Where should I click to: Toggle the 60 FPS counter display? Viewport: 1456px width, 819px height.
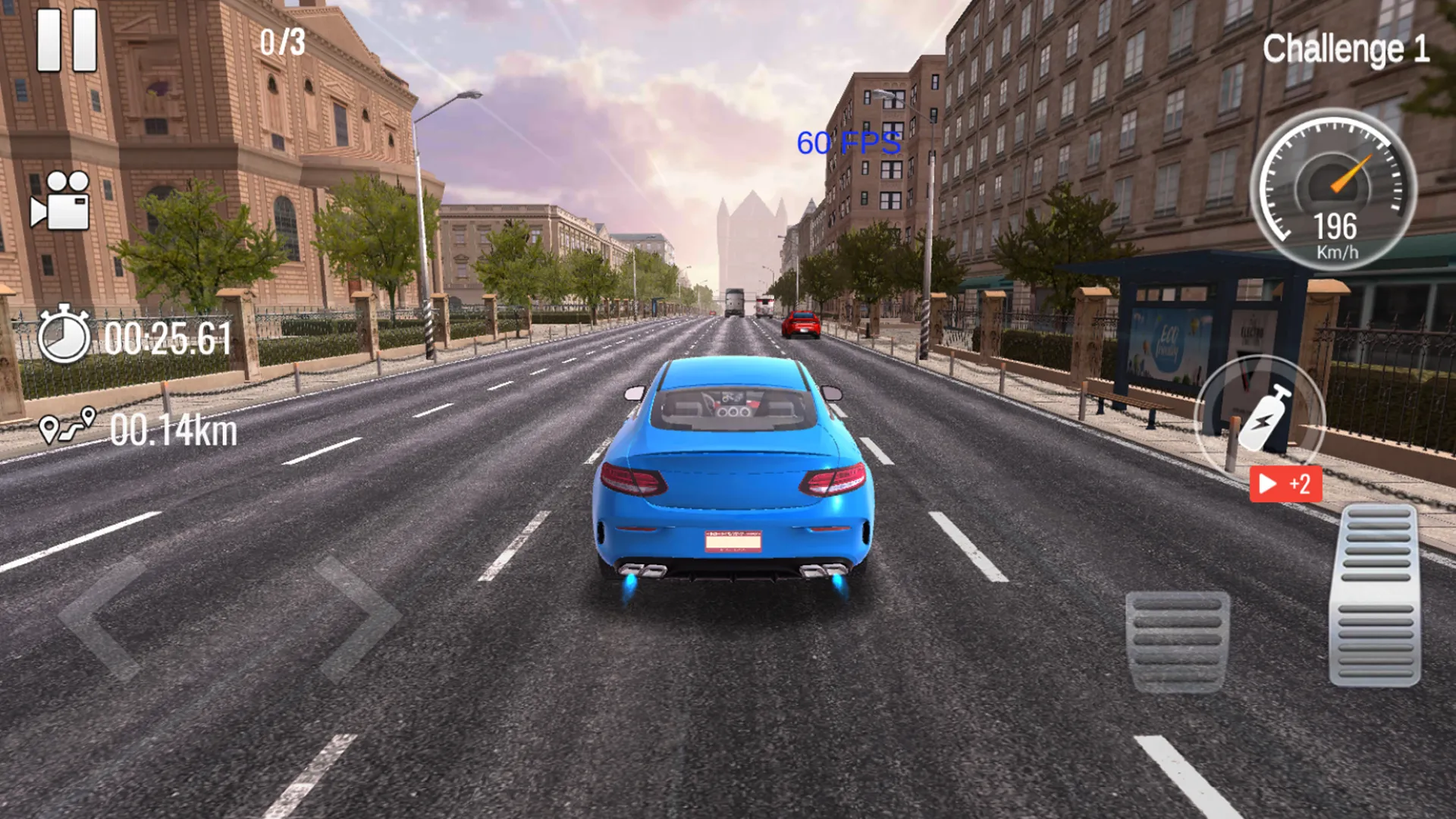[847, 141]
